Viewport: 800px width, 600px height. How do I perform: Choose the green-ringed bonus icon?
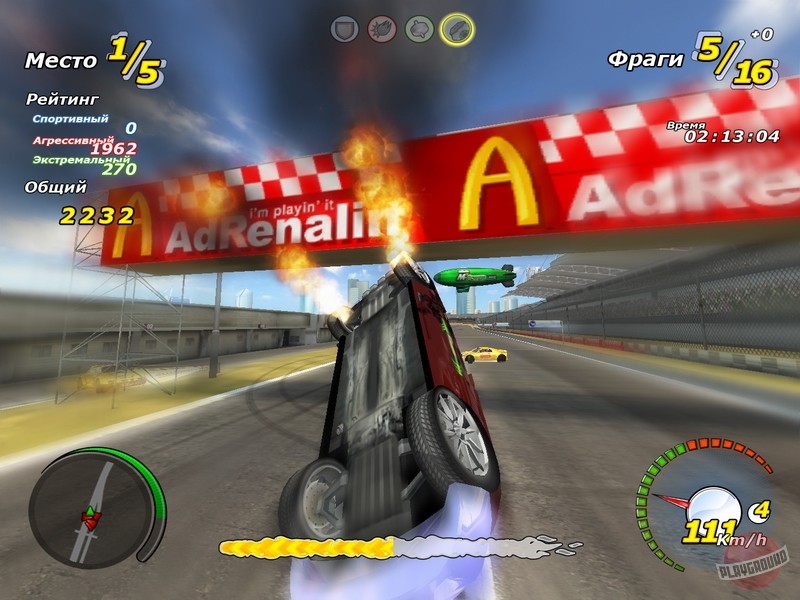[x=419, y=28]
